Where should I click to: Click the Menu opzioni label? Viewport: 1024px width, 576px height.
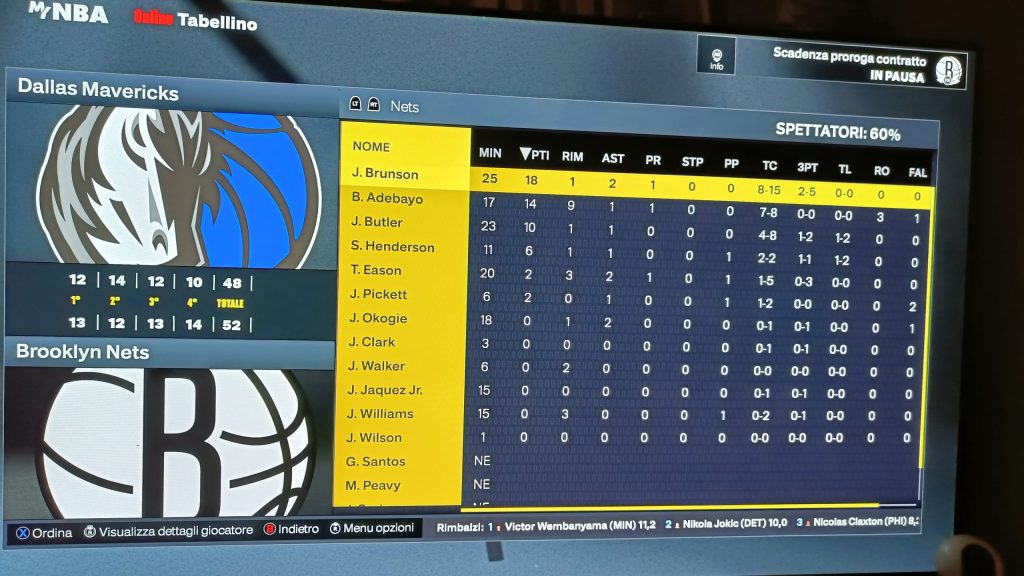click(x=373, y=529)
